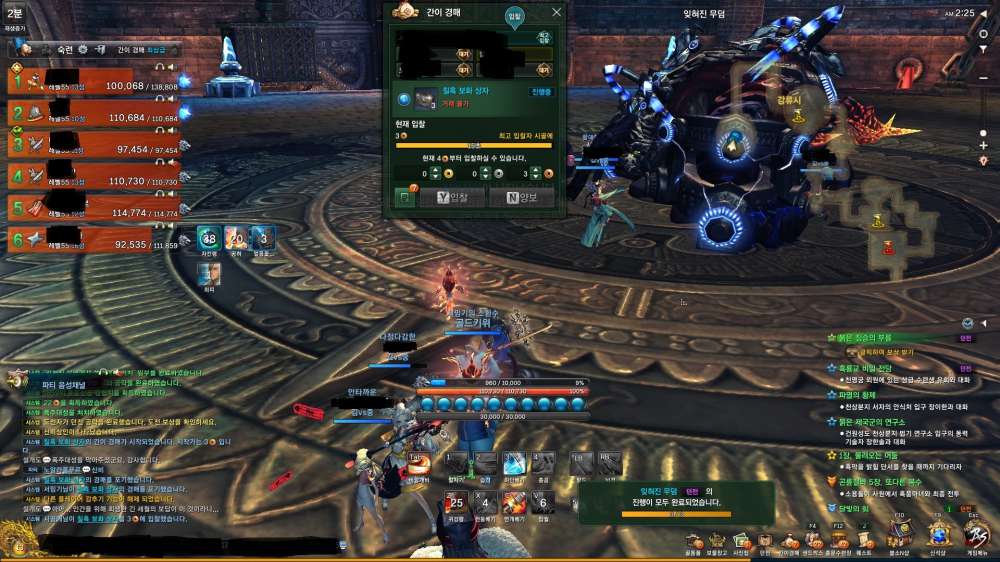
Task: Open the 게임메뉴 game menu button
Action: coord(975,538)
